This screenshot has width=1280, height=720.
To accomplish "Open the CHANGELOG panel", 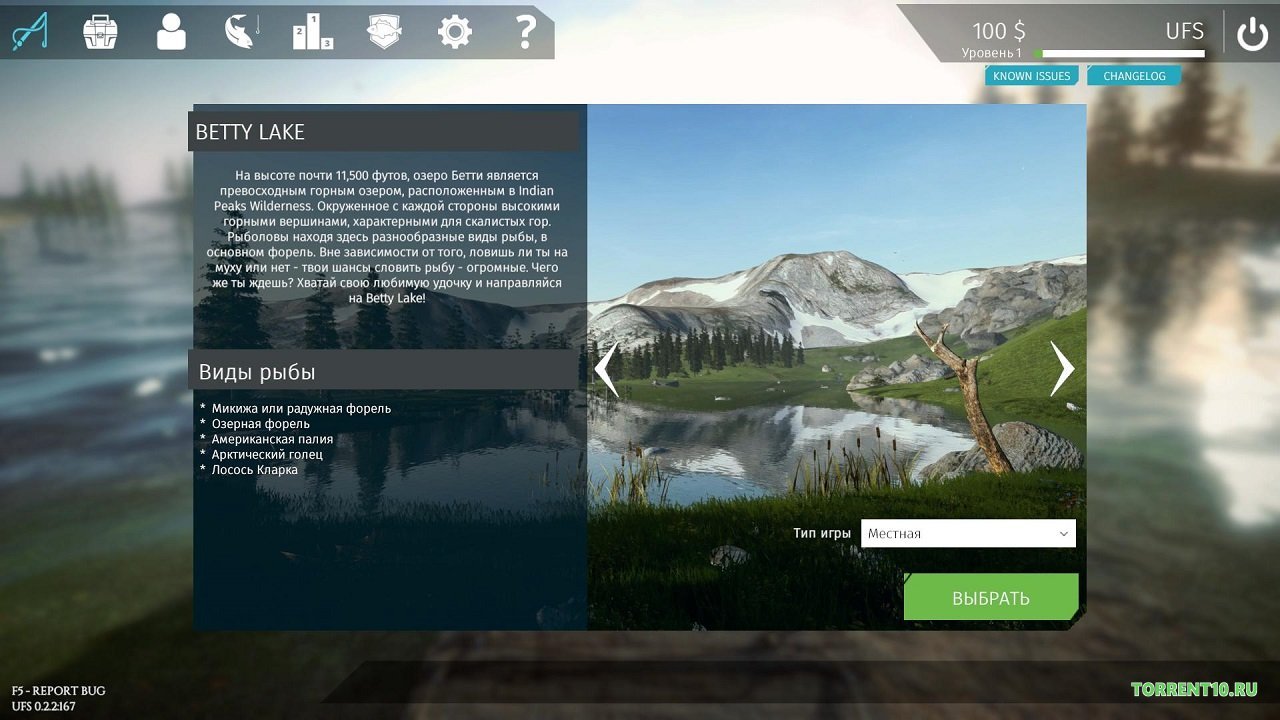I will pyautogui.click(x=1134, y=75).
